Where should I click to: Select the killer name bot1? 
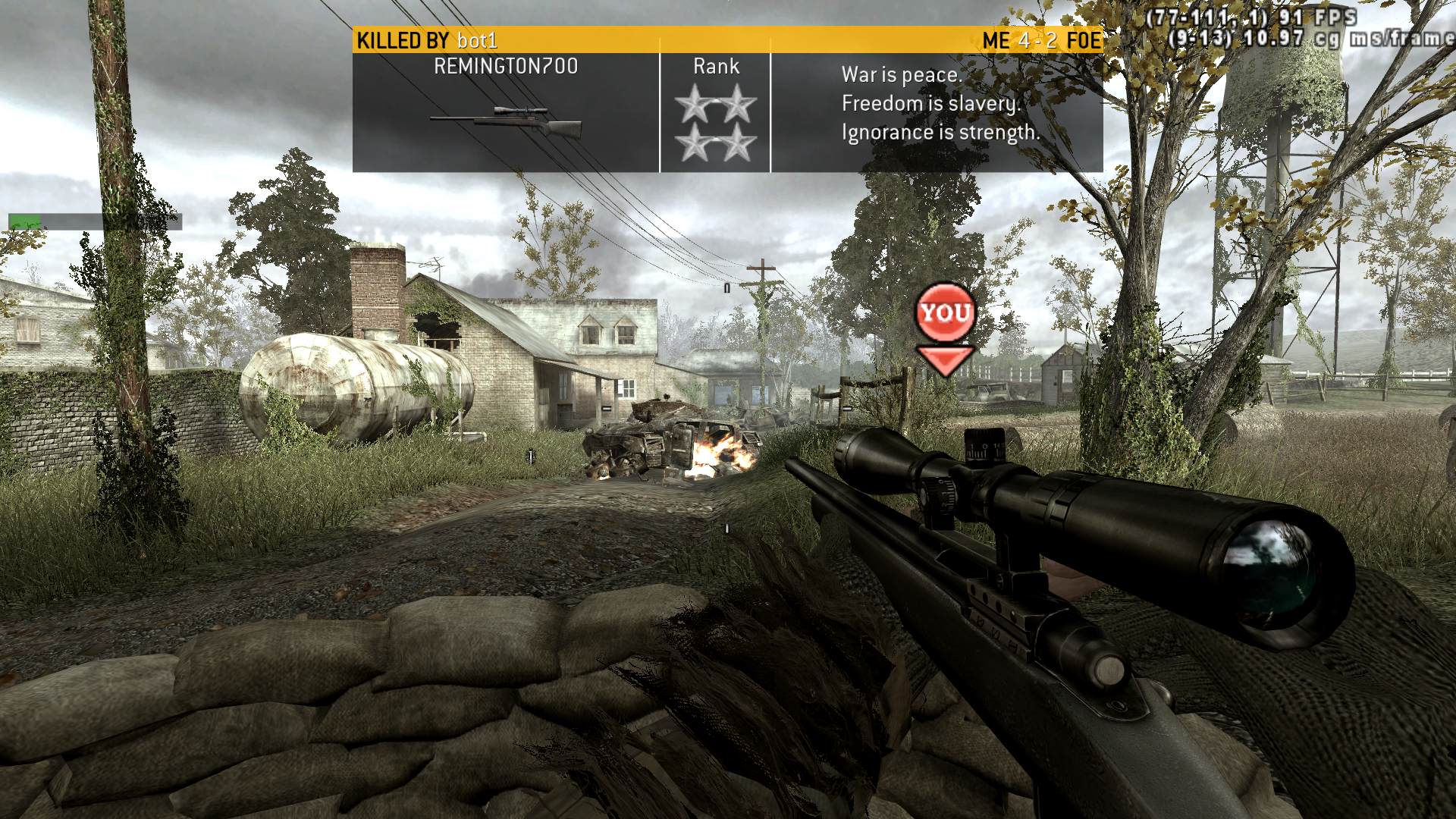[477, 40]
